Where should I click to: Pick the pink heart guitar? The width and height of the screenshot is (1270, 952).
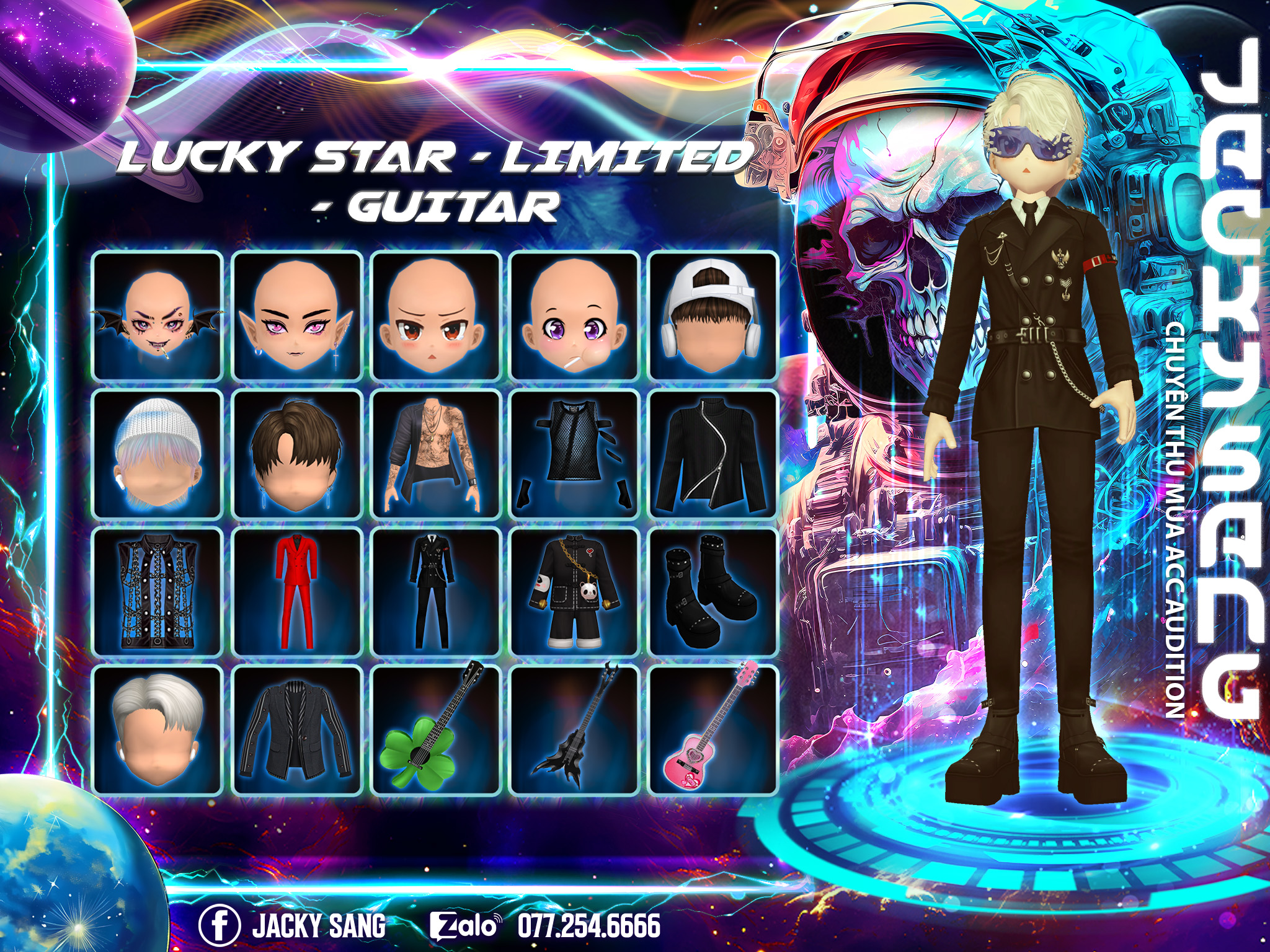713,729
